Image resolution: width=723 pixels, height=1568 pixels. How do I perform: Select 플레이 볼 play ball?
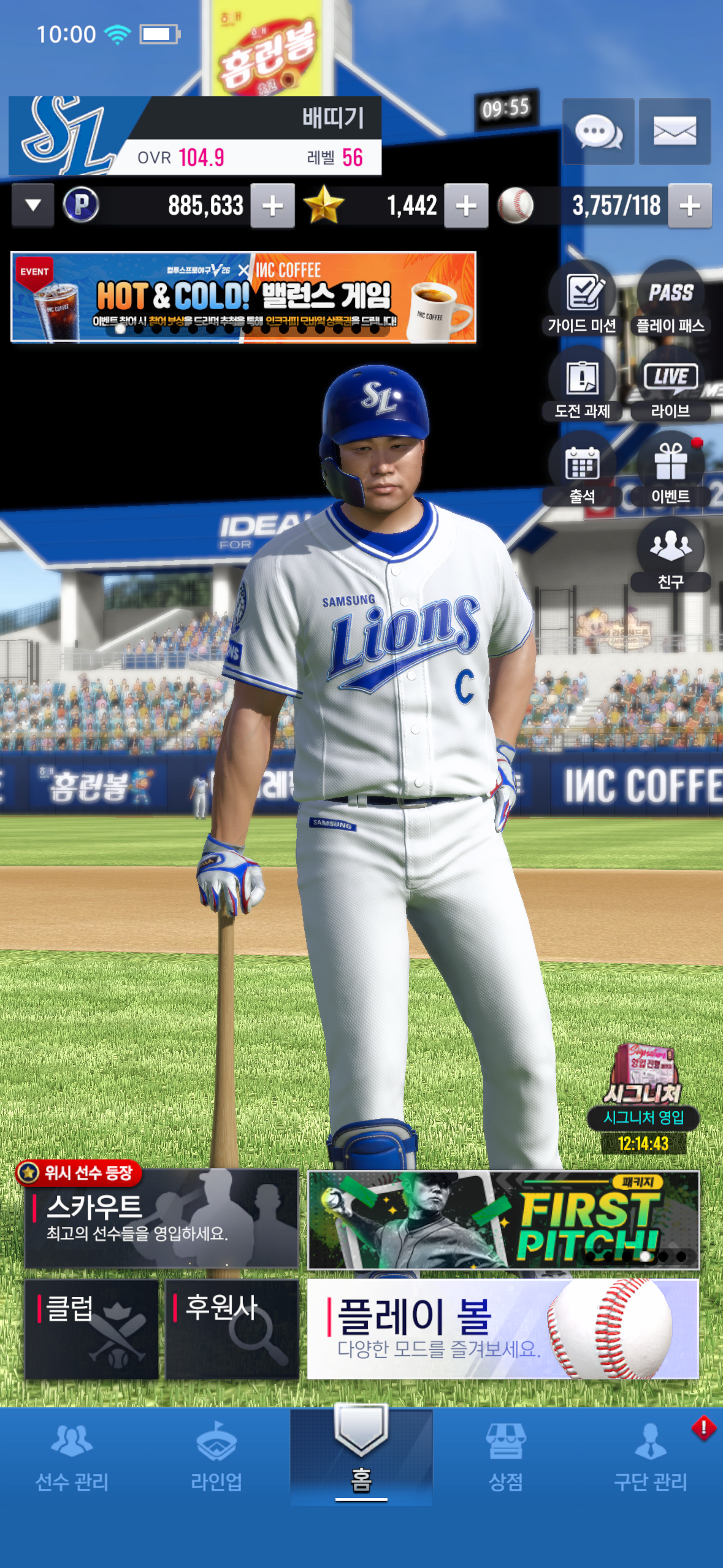point(503,1329)
